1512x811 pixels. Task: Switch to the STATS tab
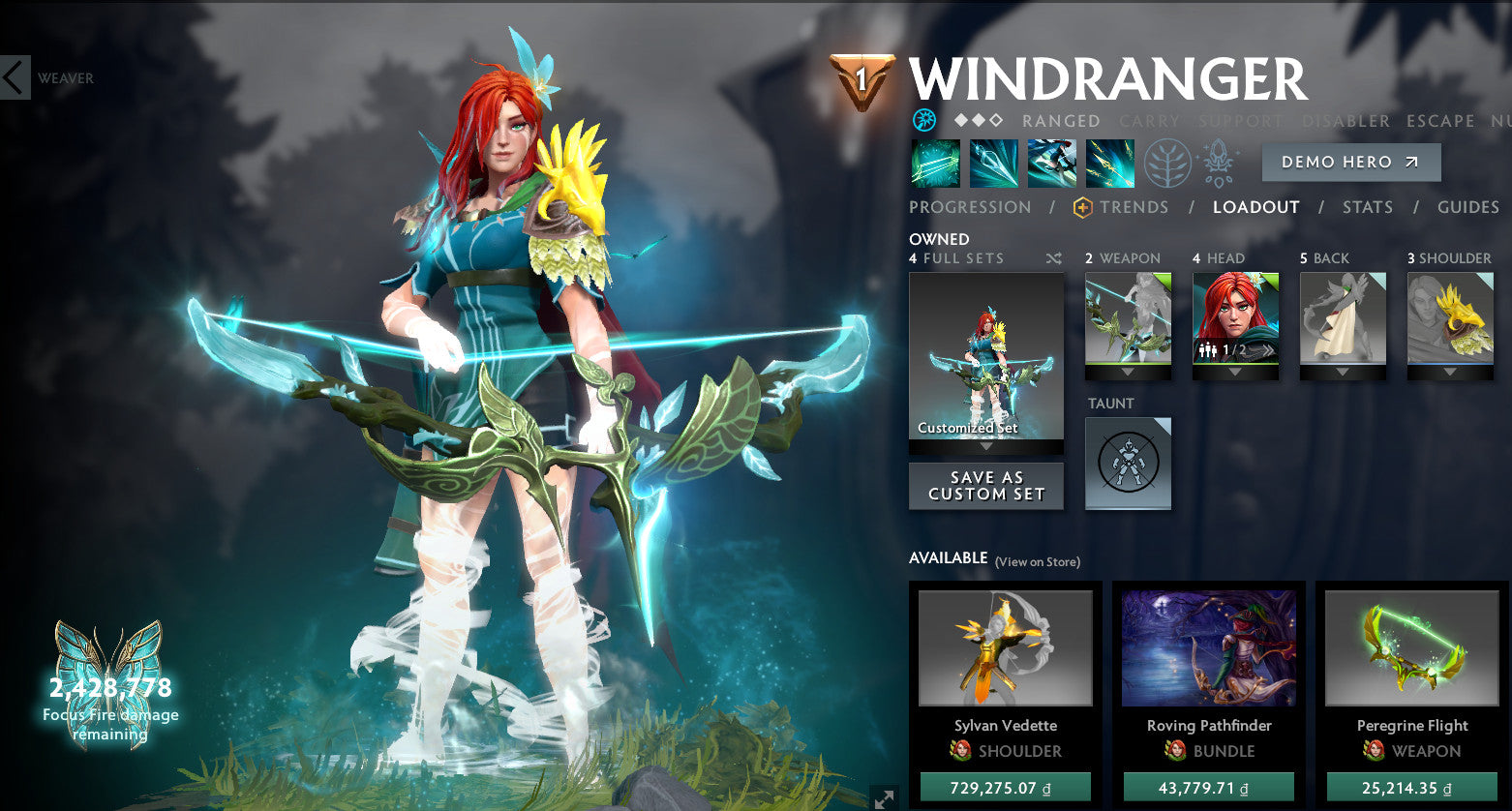pos(1368,207)
